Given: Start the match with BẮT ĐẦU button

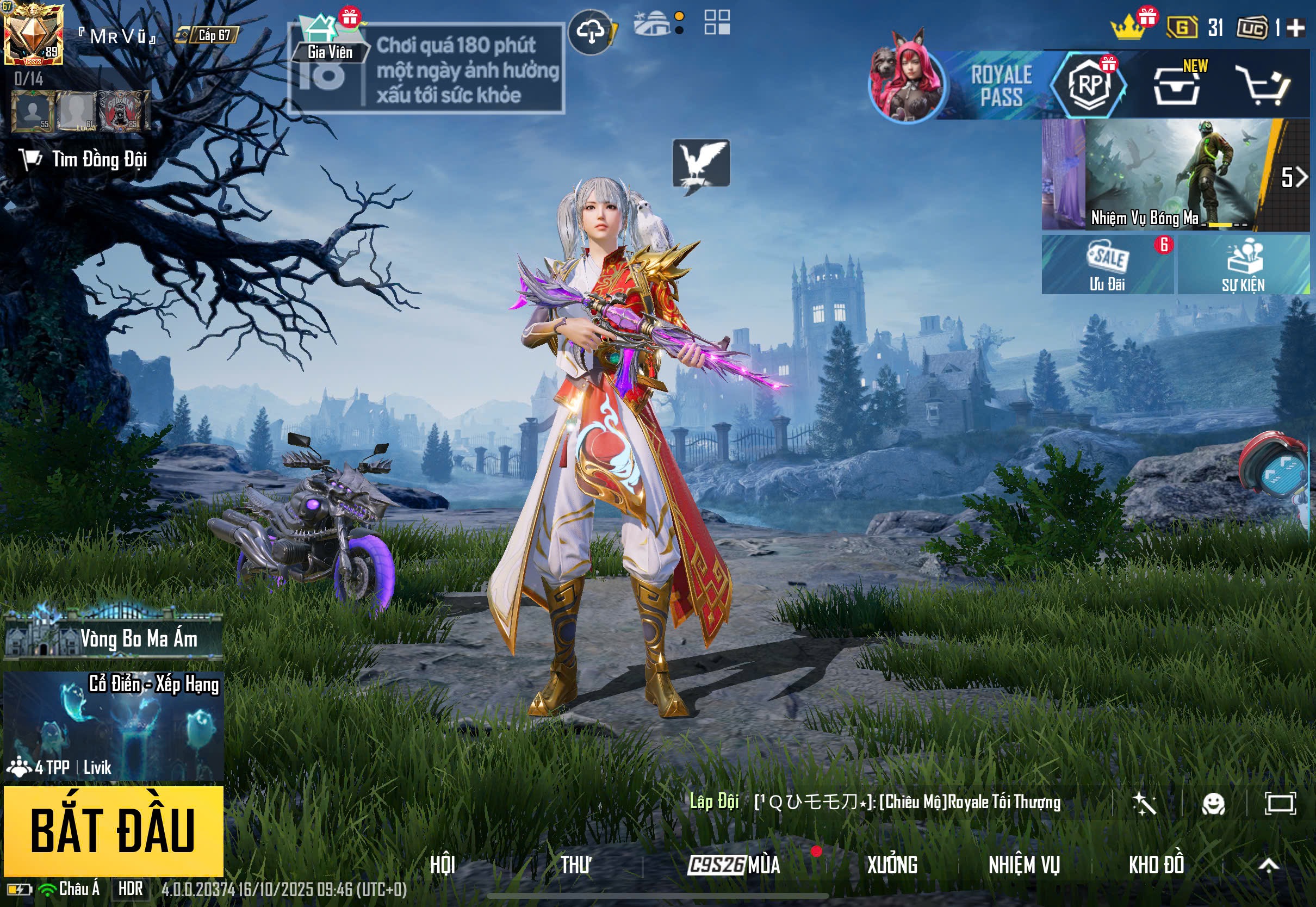Looking at the screenshot, I should (x=113, y=830).
